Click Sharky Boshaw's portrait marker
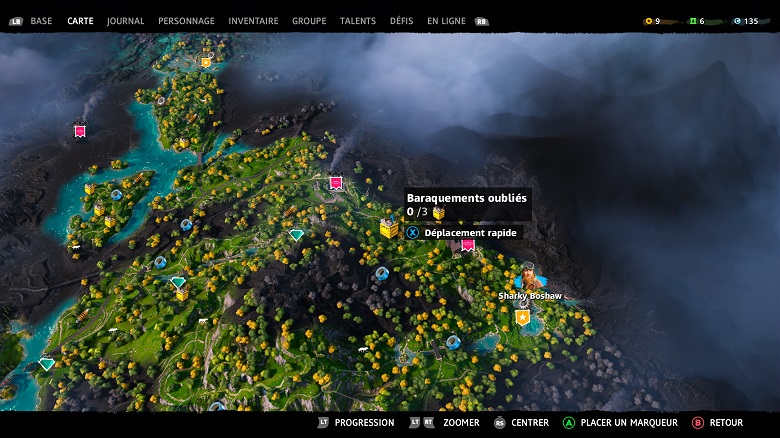The width and height of the screenshot is (780, 438). (x=528, y=277)
